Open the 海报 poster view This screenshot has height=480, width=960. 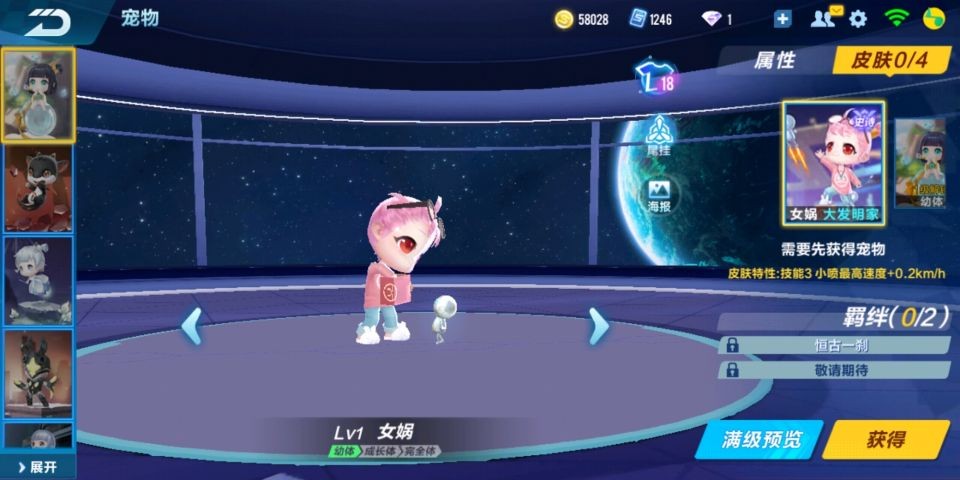pos(658,195)
